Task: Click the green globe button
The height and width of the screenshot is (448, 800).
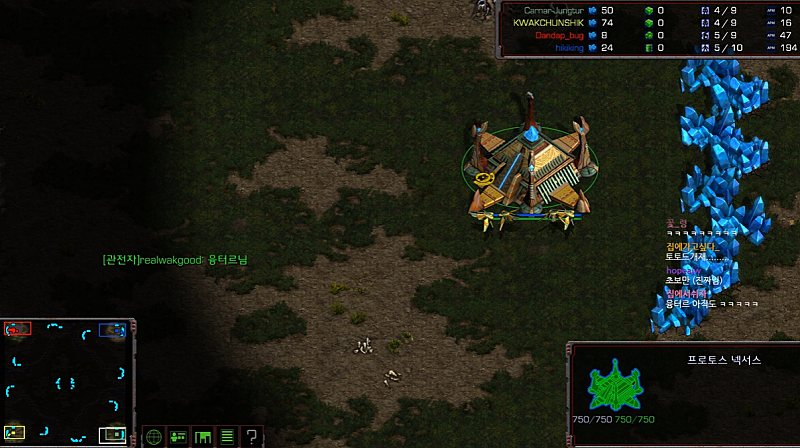Action: (153, 436)
